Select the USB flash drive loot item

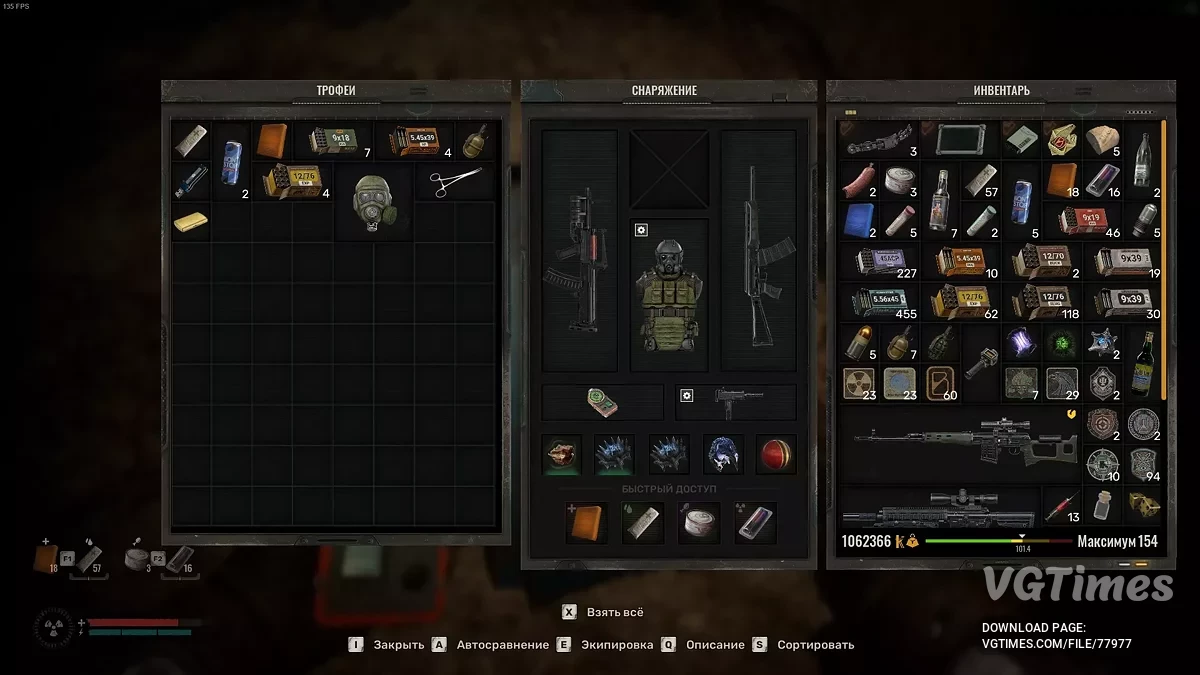coord(190,181)
